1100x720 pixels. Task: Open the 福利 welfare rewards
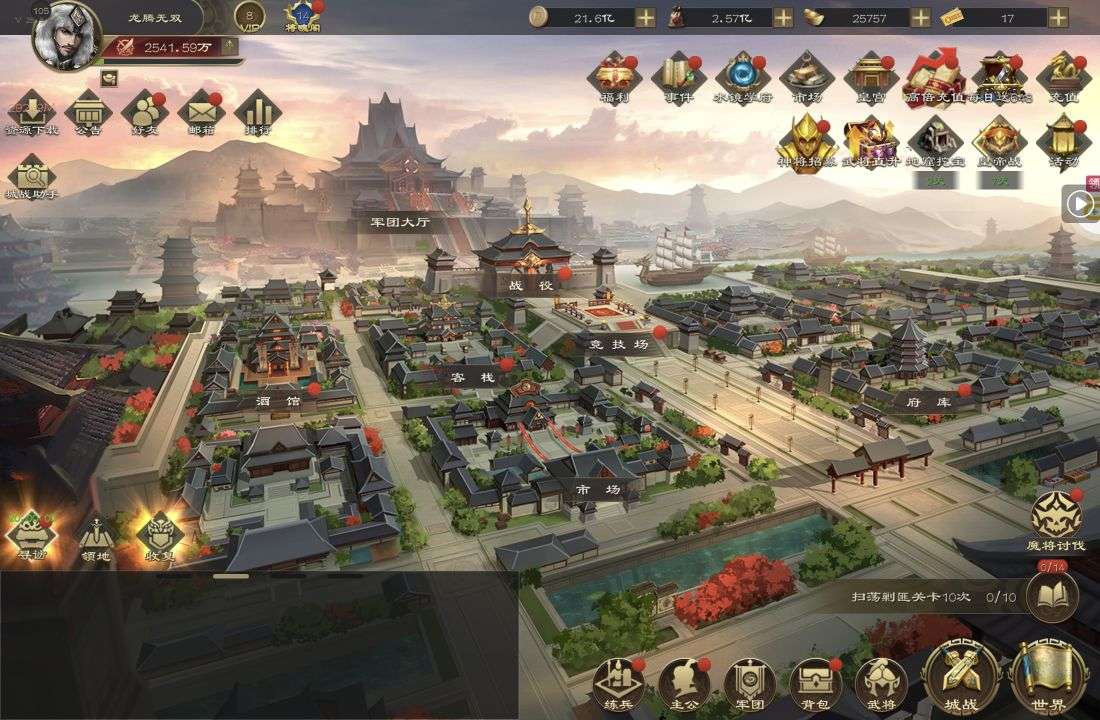tap(614, 76)
